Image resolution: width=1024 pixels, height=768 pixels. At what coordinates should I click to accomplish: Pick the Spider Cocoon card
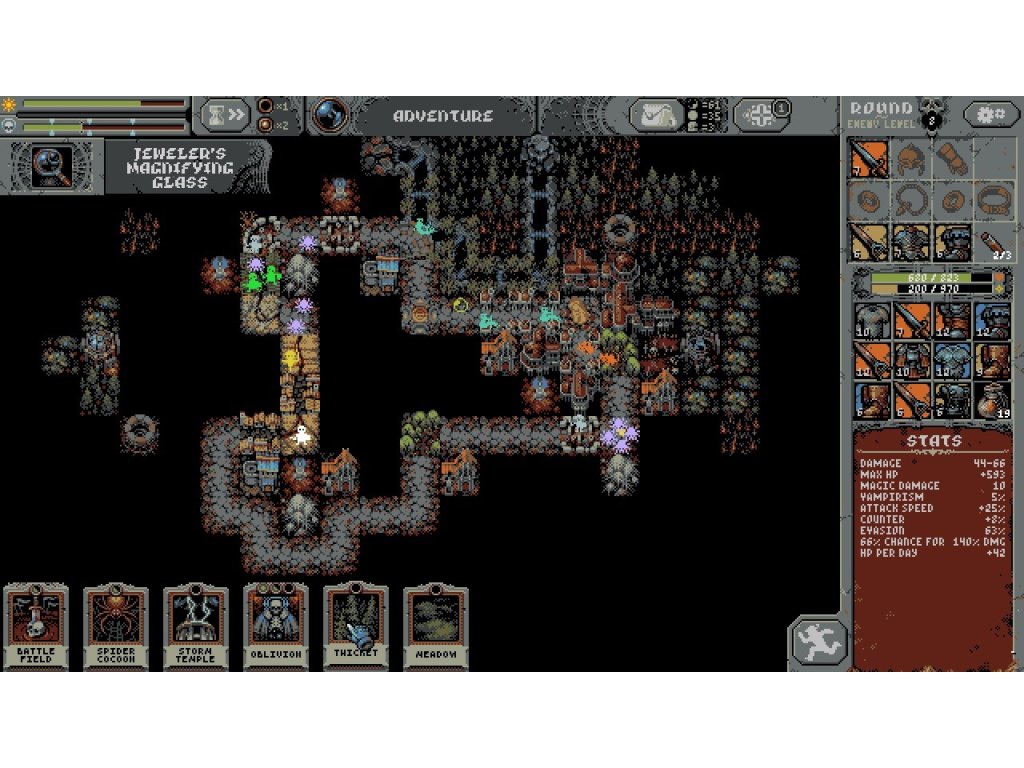coord(116,627)
